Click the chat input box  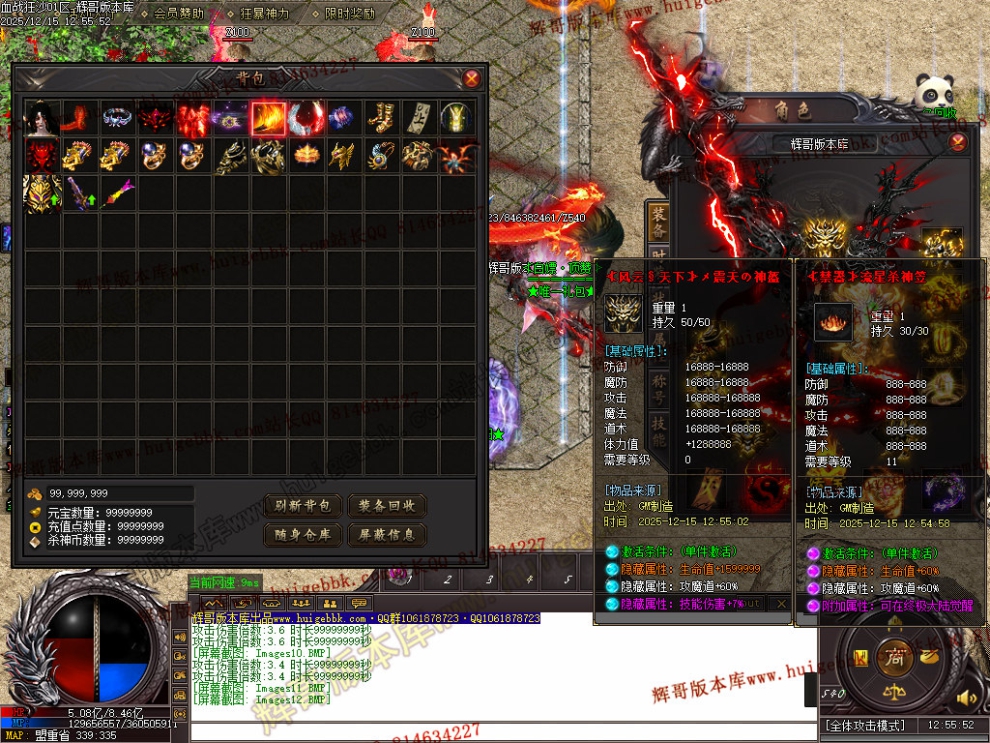[x=500, y=730]
